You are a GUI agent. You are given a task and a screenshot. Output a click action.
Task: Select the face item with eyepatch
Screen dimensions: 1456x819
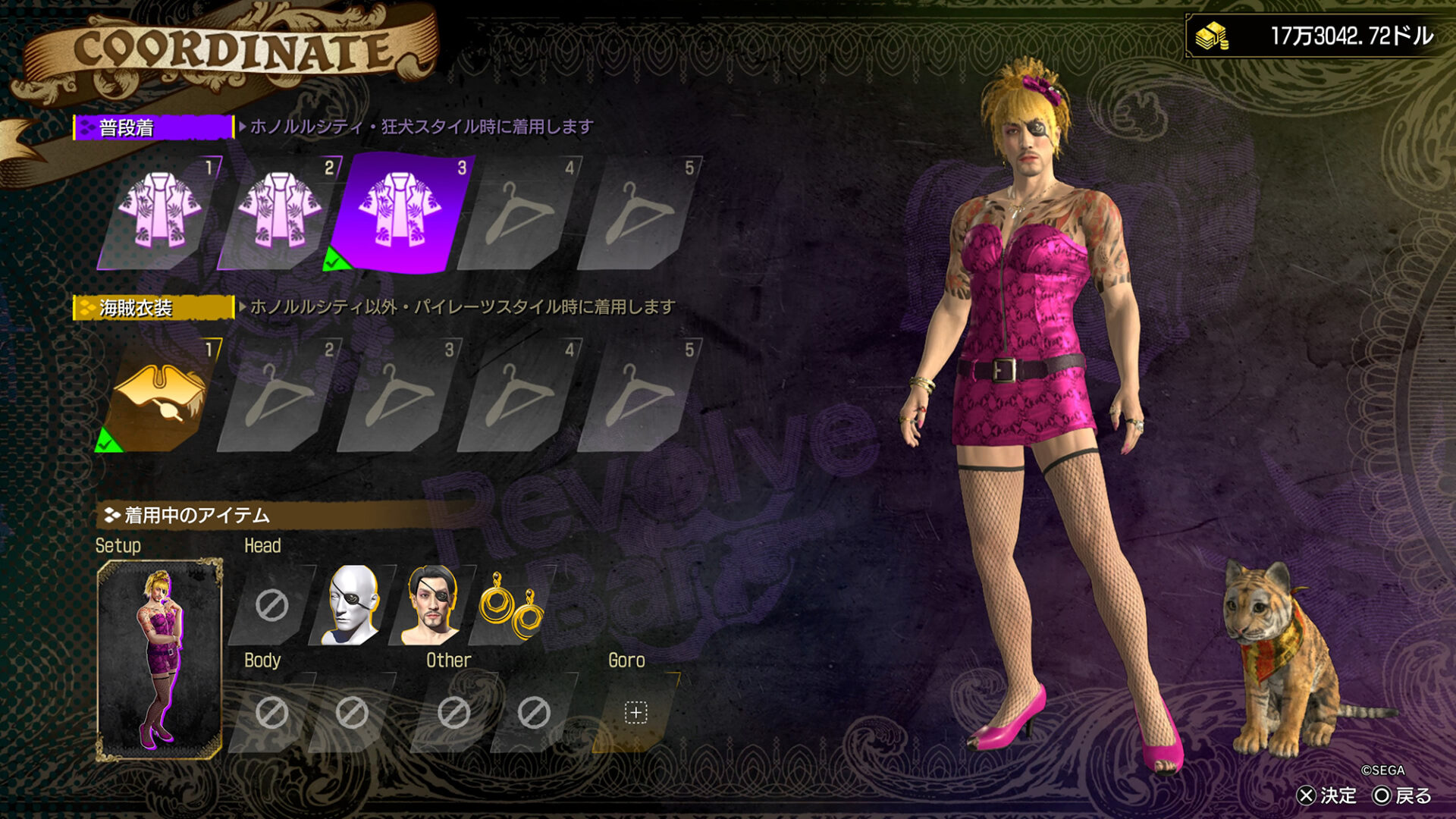pos(432,605)
